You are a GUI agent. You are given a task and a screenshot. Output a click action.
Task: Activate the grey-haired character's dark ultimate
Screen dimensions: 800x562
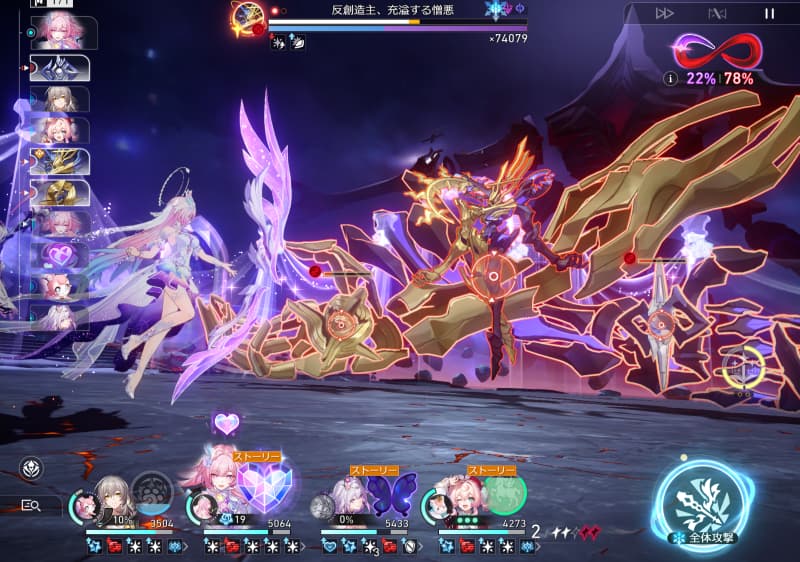tap(152, 493)
